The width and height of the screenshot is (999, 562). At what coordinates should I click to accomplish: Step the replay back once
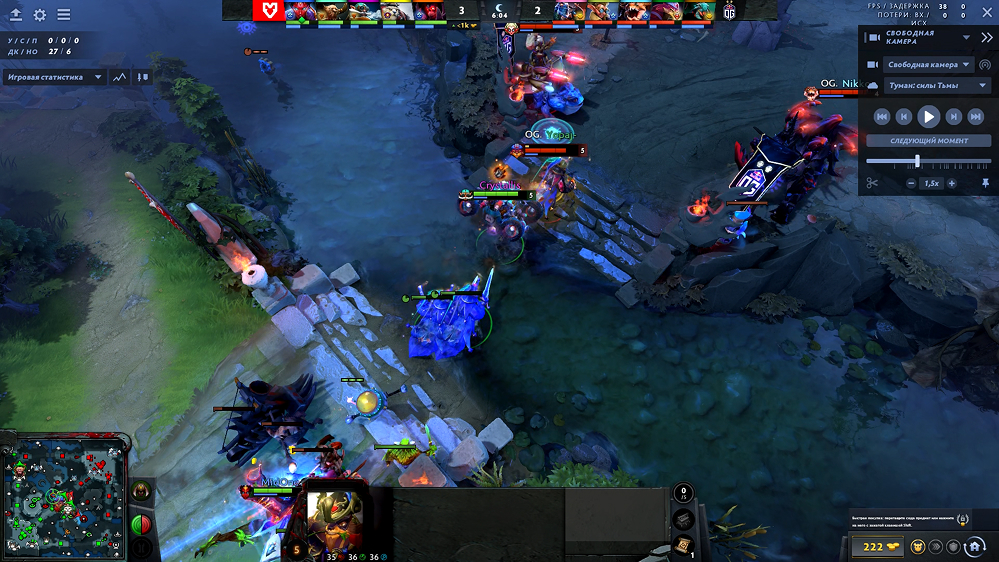pyautogui.click(x=904, y=117)
